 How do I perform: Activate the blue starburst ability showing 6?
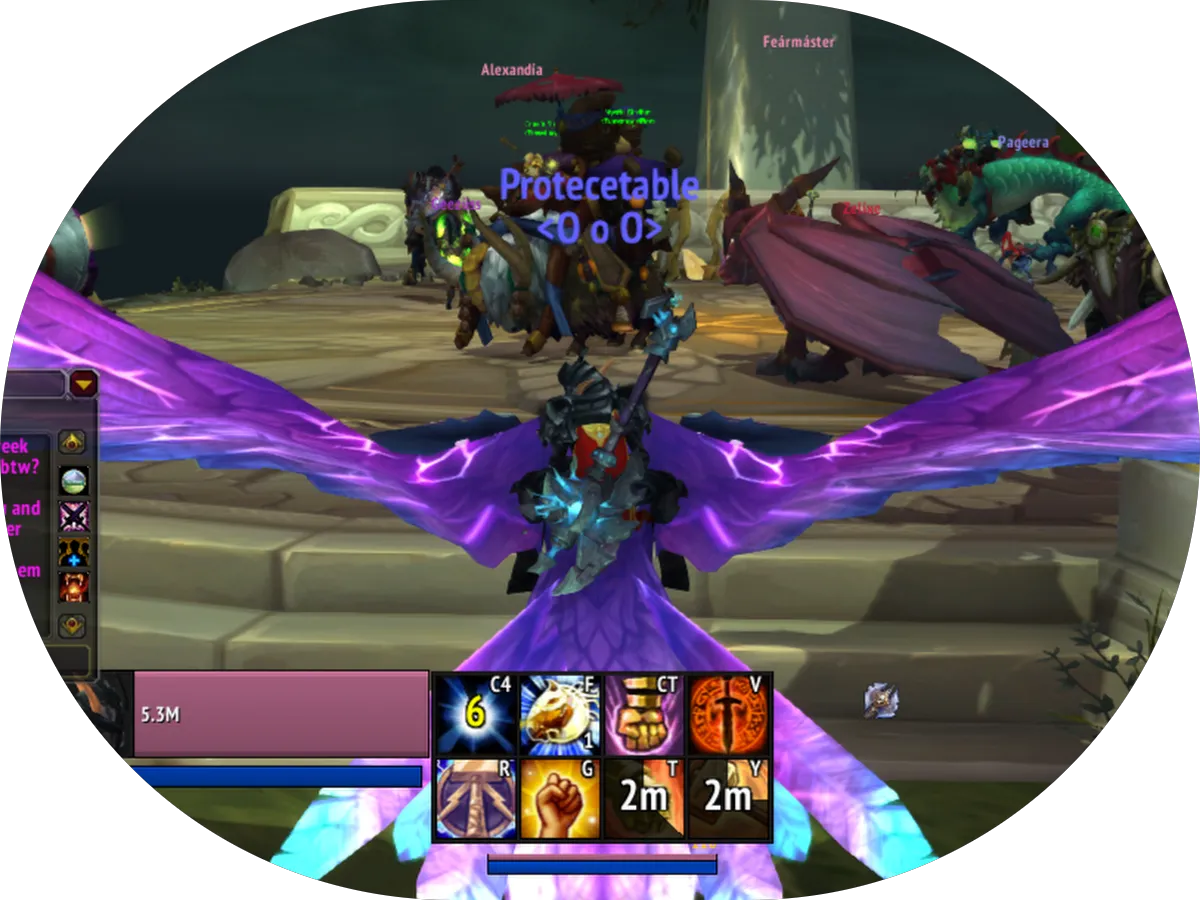476,714
